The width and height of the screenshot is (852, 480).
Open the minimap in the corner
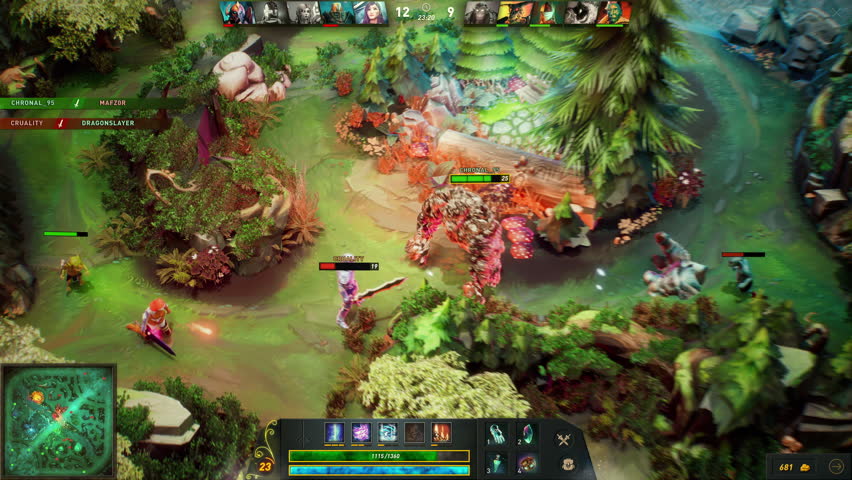59,420
